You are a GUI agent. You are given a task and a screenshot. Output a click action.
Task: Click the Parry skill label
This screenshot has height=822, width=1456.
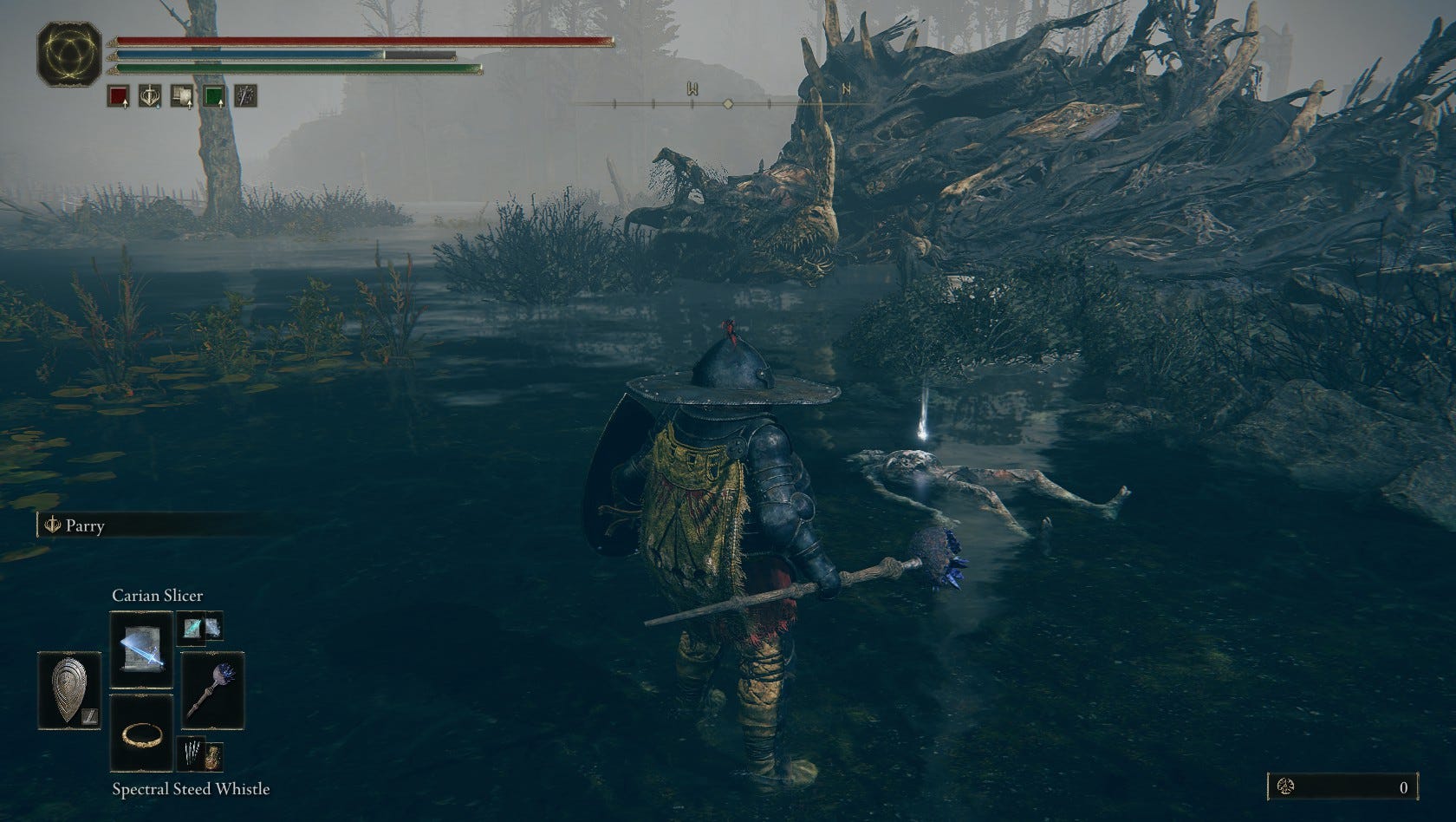[85, 525]
